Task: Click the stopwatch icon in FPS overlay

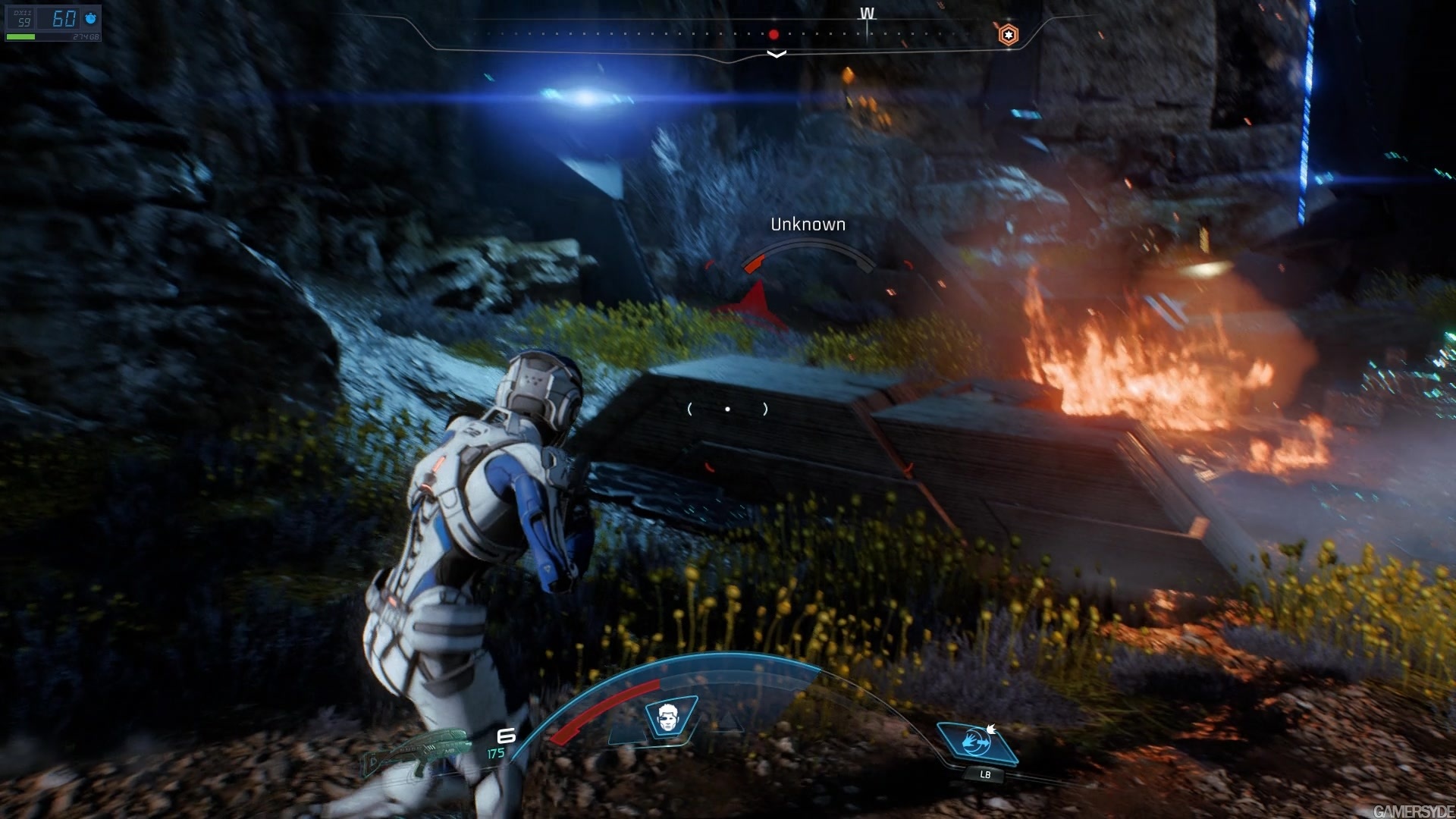Action: click(89, 18)
